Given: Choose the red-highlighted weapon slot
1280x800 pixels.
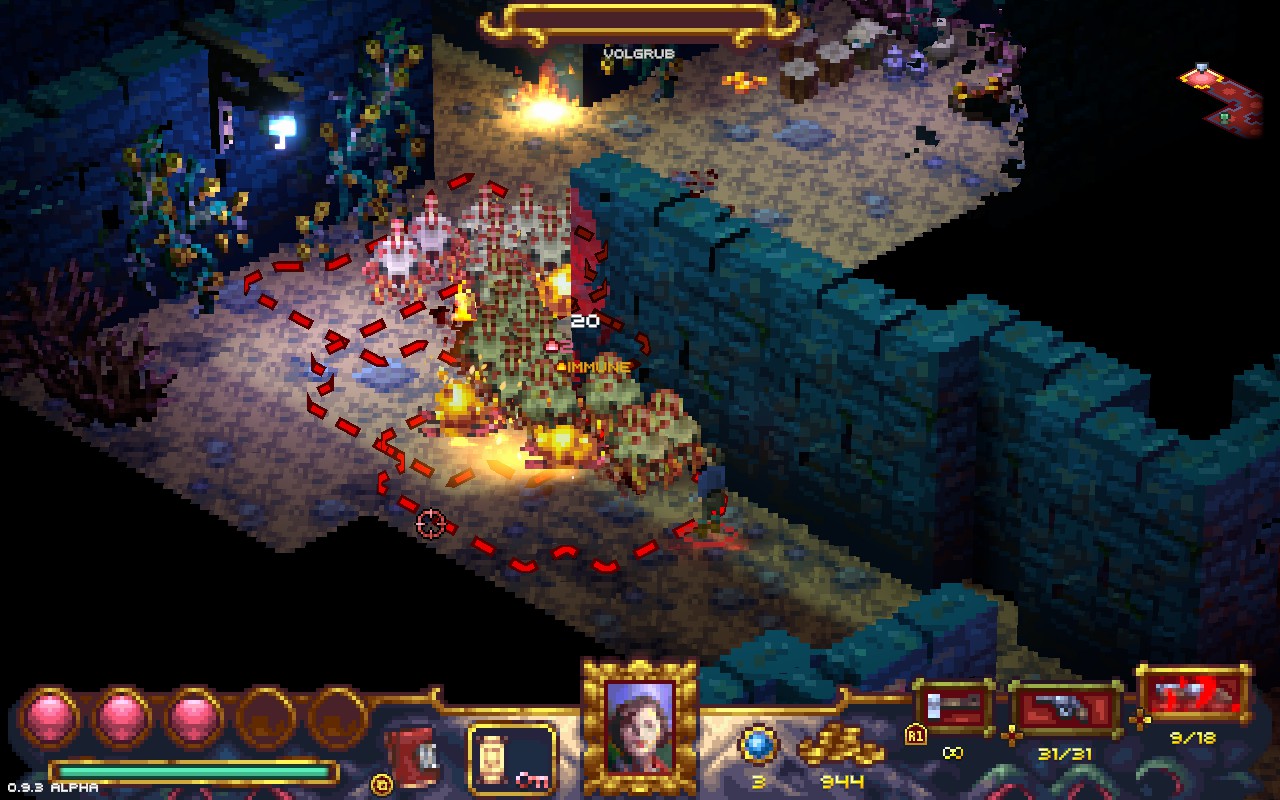Looking at the screenshot, I should click(1193, 694).
